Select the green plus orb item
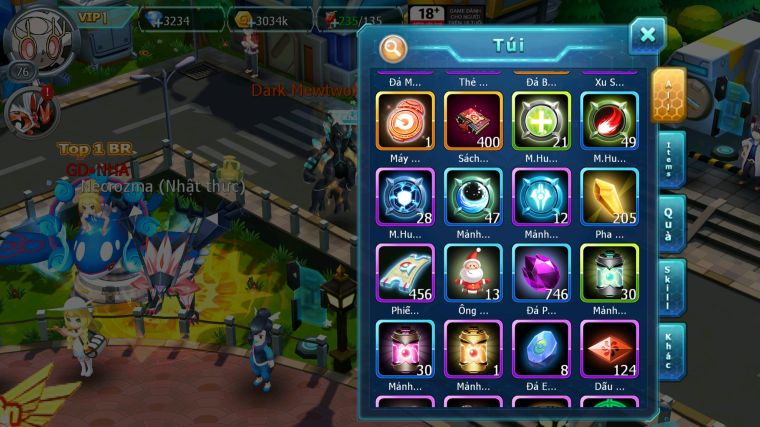The image size is (760, 427). [541, 121]
